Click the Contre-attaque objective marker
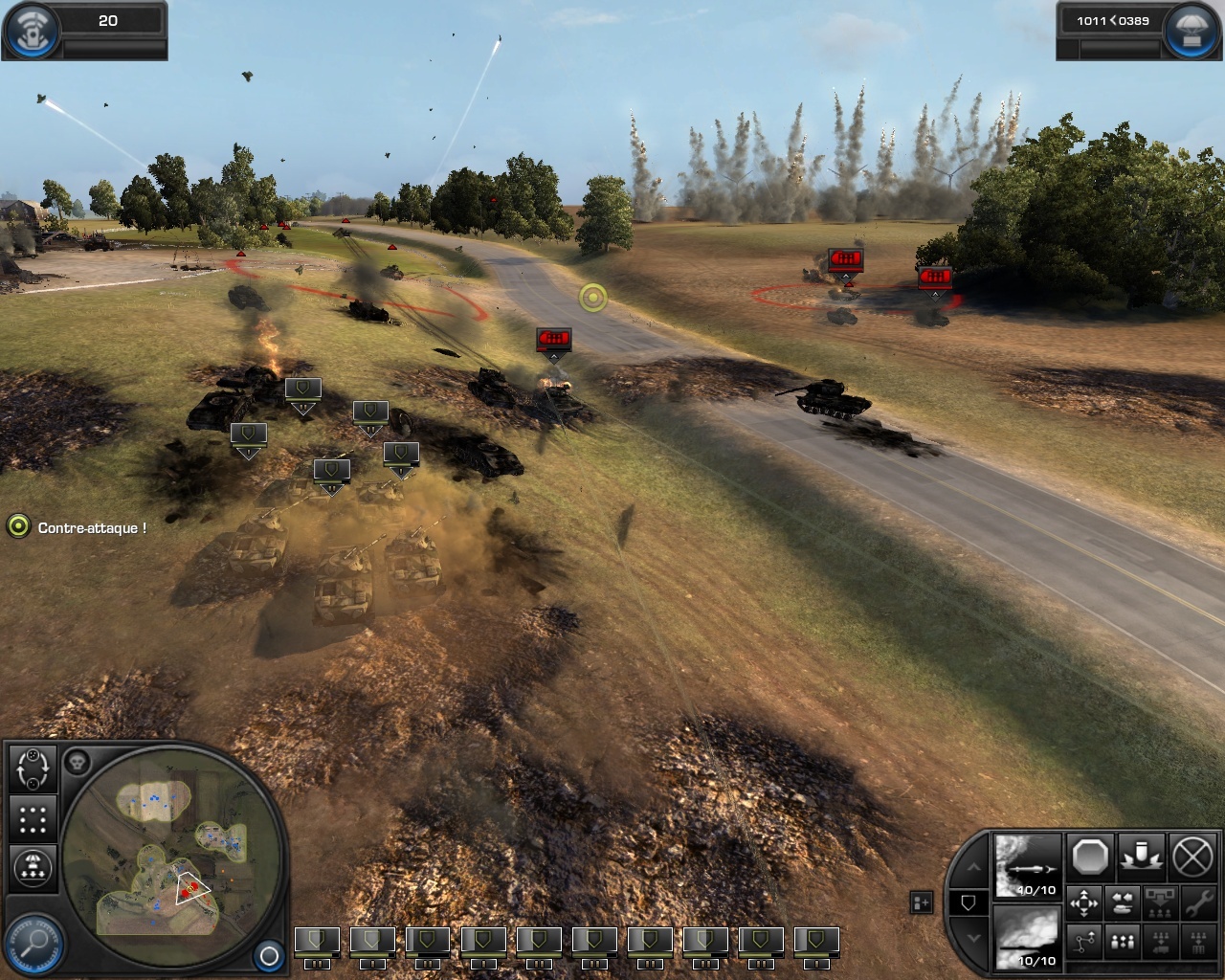This screenshot has width=1225, height=980. click(18, 526)
